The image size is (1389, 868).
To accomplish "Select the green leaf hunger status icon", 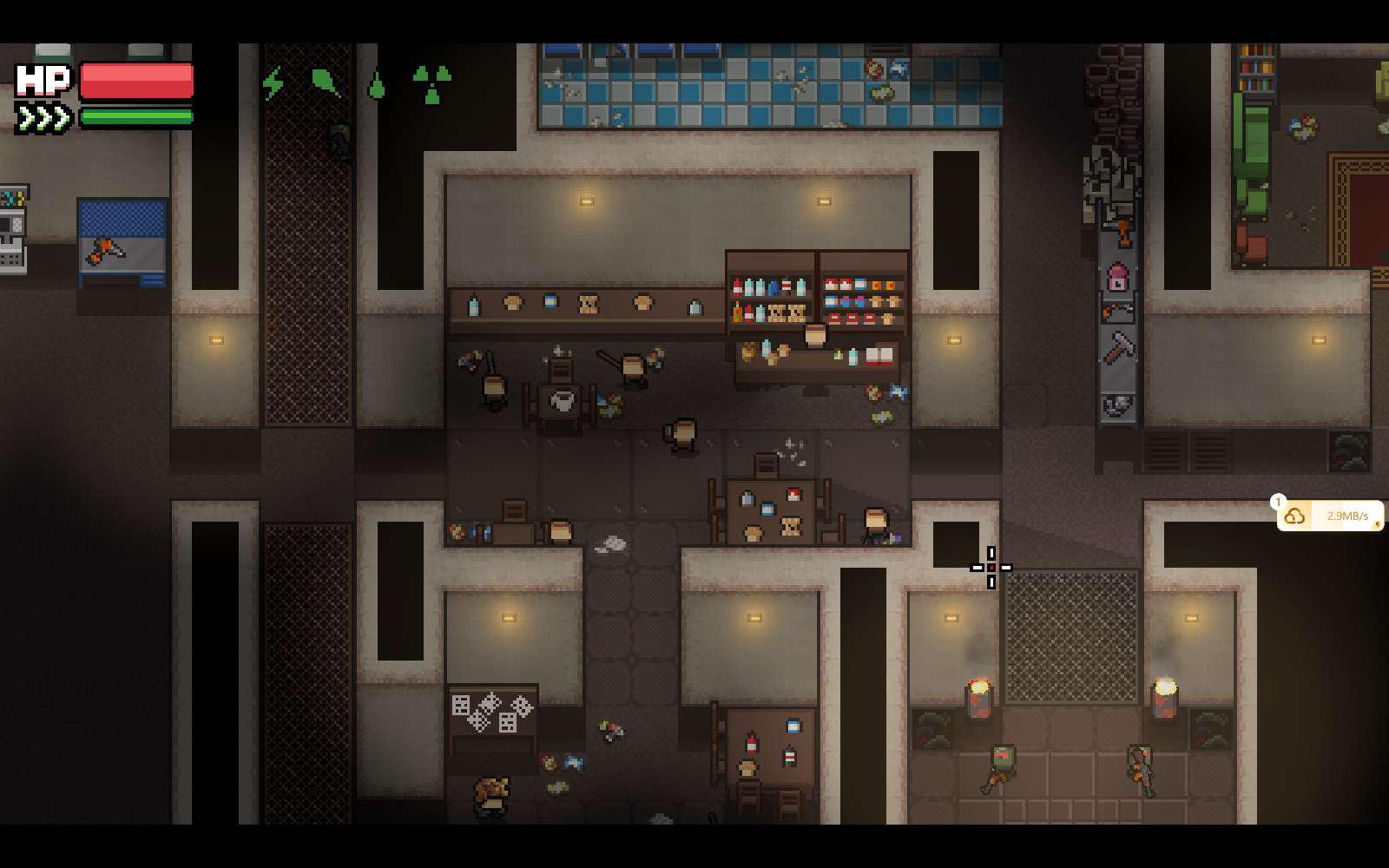I will [325, 82].
